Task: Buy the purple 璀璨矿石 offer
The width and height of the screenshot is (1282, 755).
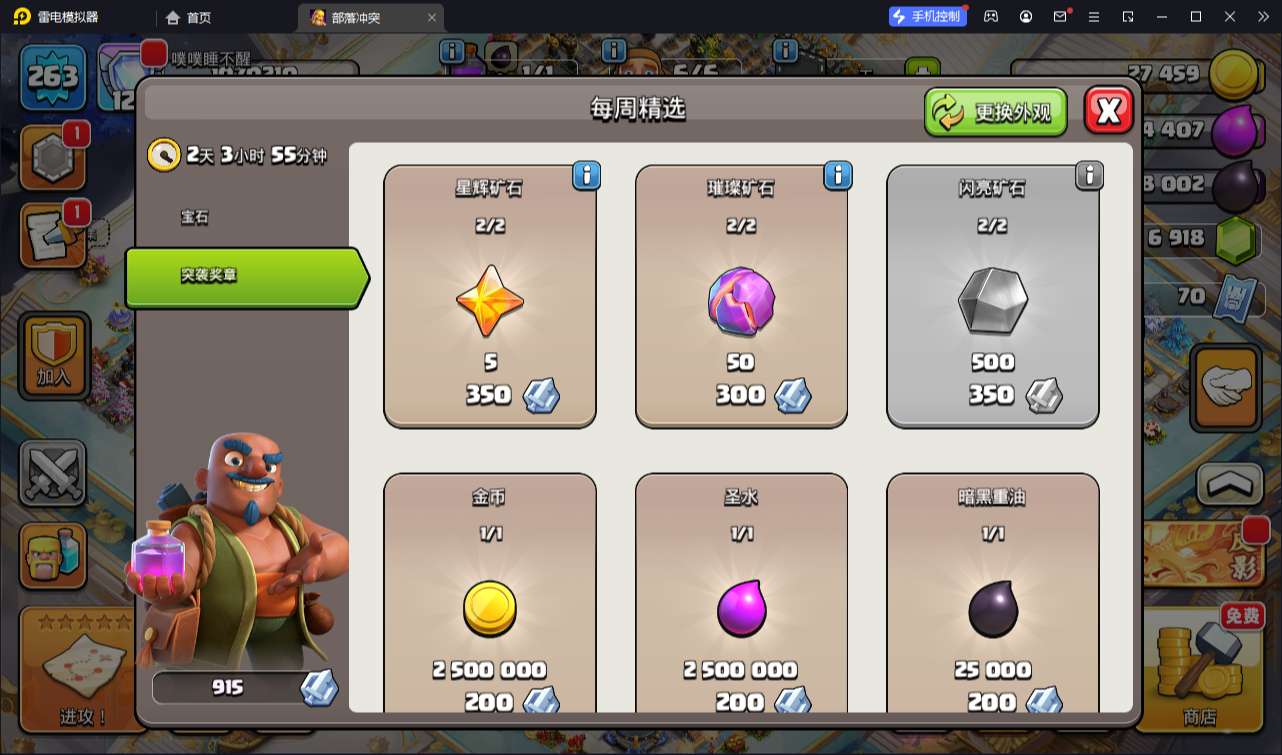Action: click(x=741, y=297)
